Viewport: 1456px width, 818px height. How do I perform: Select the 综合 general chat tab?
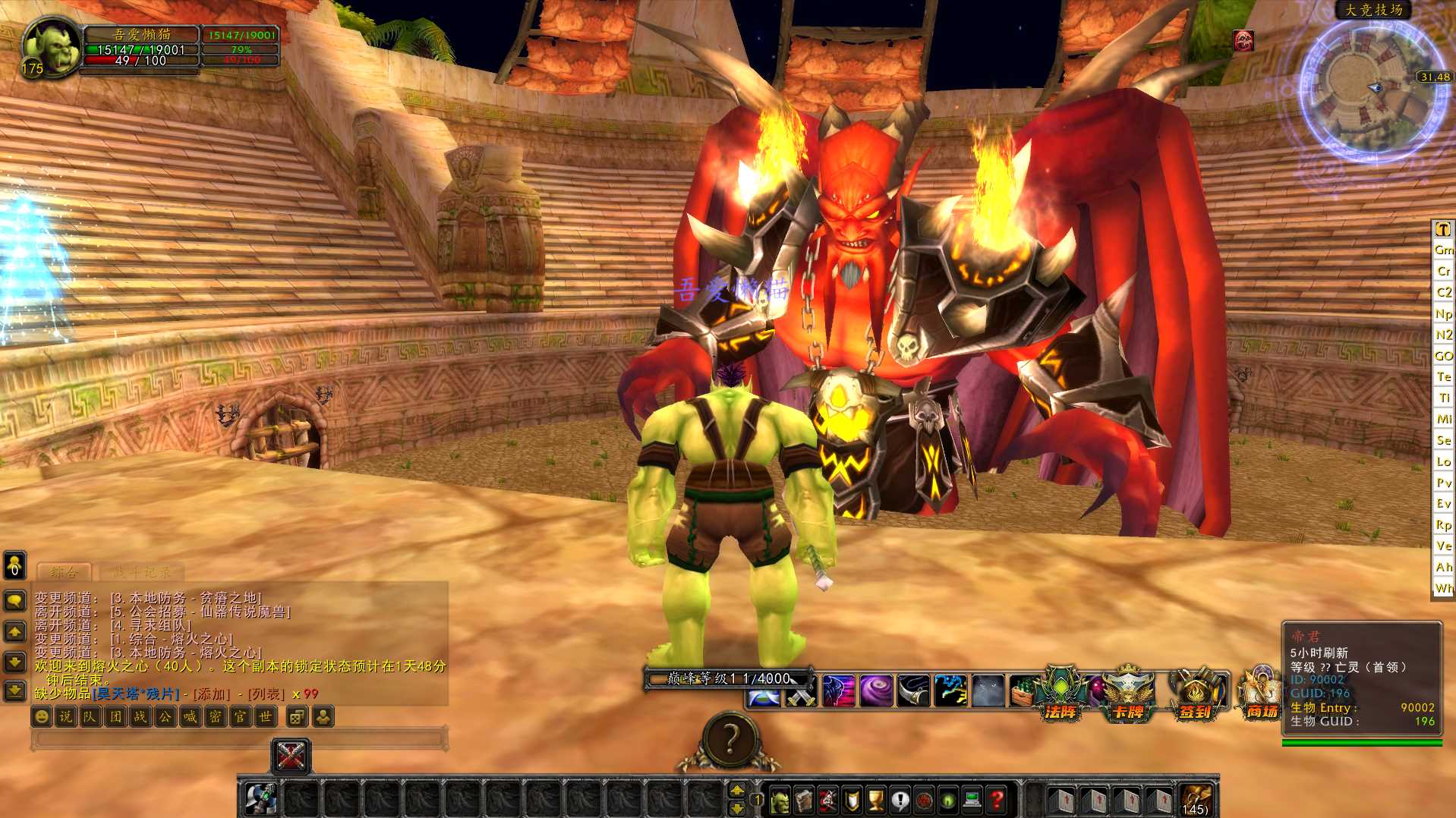point(64,572)
